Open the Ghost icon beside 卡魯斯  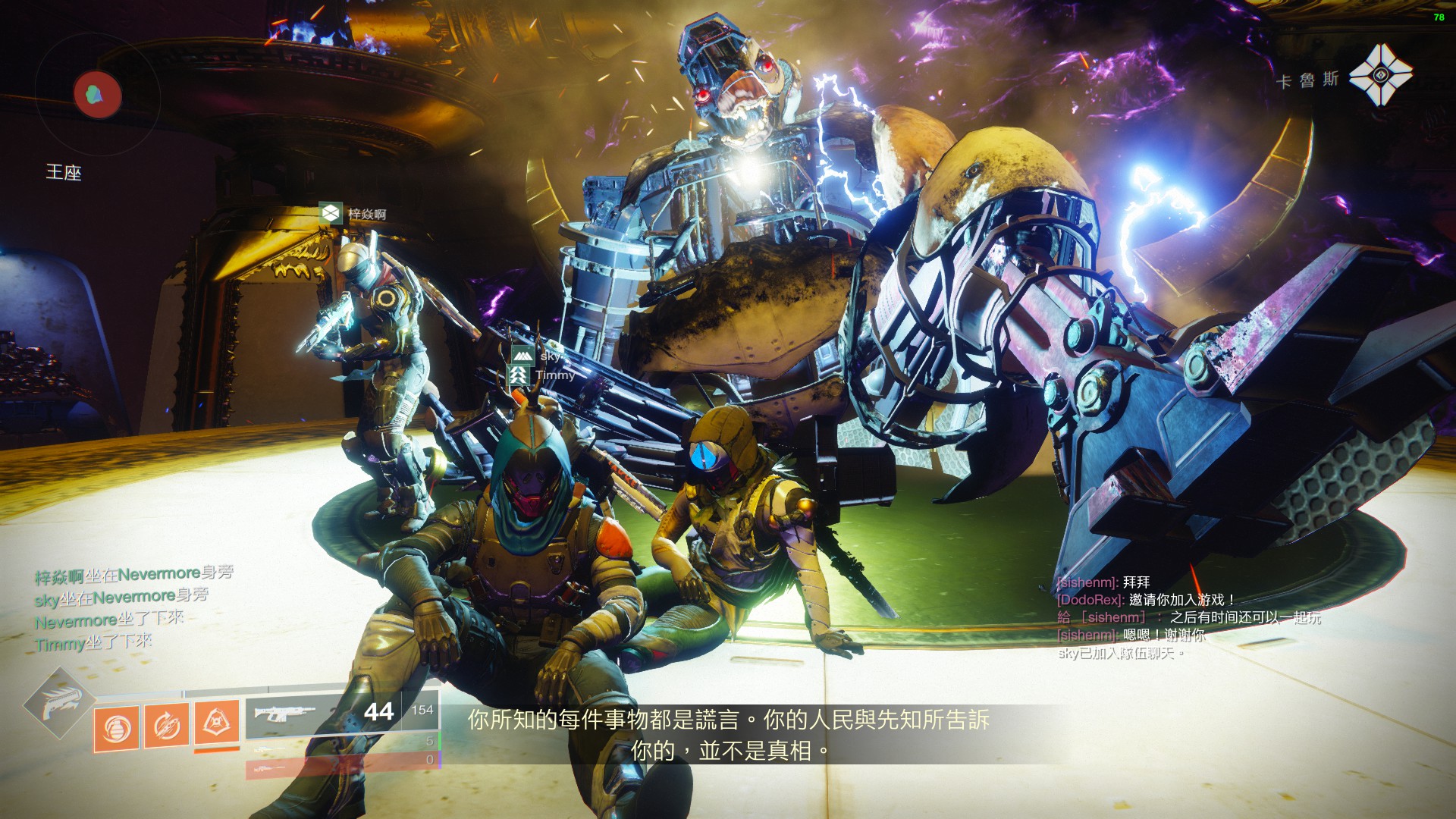1381,75
